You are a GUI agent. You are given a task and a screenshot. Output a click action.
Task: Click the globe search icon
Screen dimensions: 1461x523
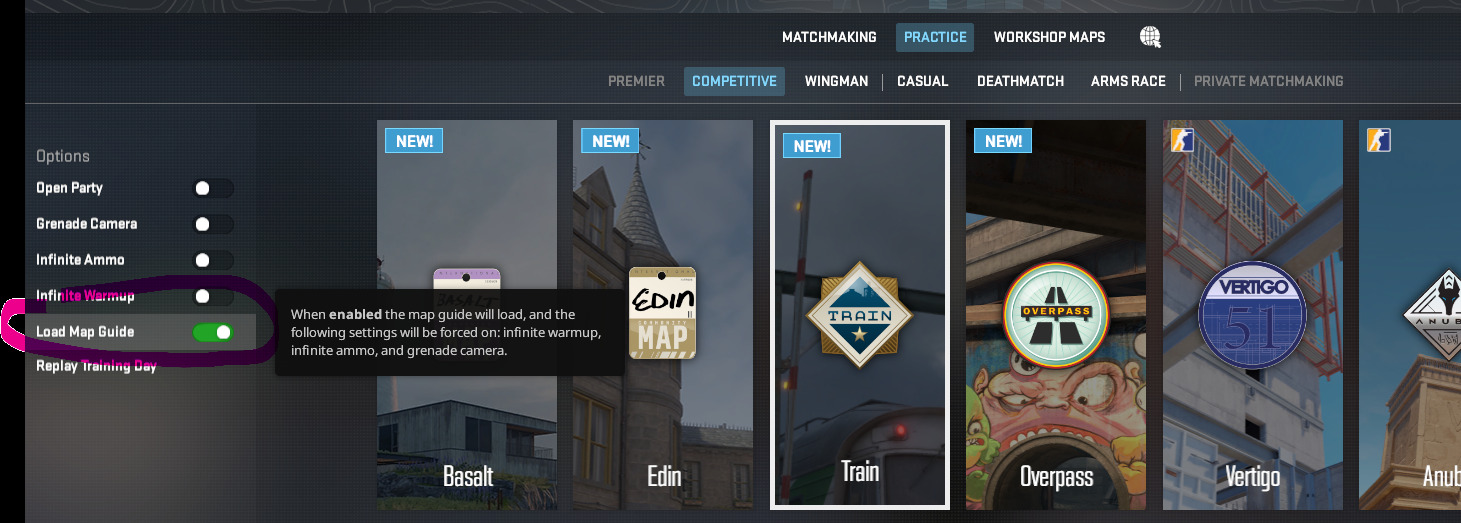[x=1150, y=37]
